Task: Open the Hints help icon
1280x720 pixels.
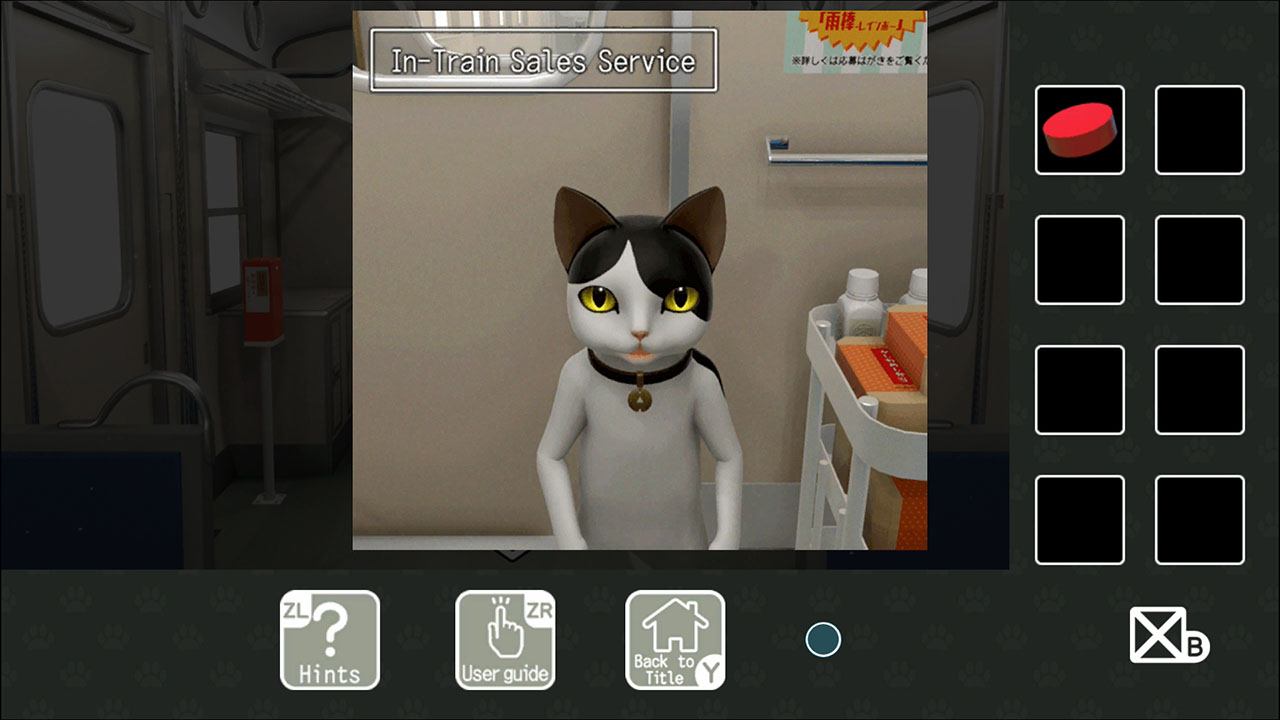Action: click(x=330, y=640)
